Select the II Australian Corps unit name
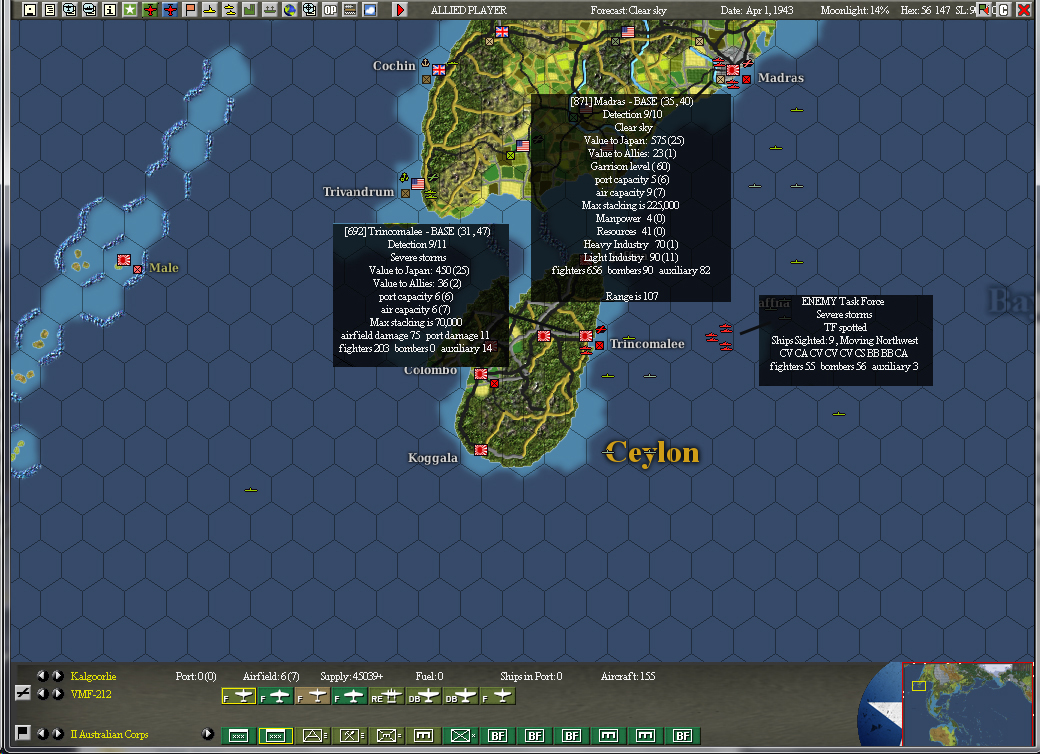This screenshot has height=754, width=1040. pos(109,735)
